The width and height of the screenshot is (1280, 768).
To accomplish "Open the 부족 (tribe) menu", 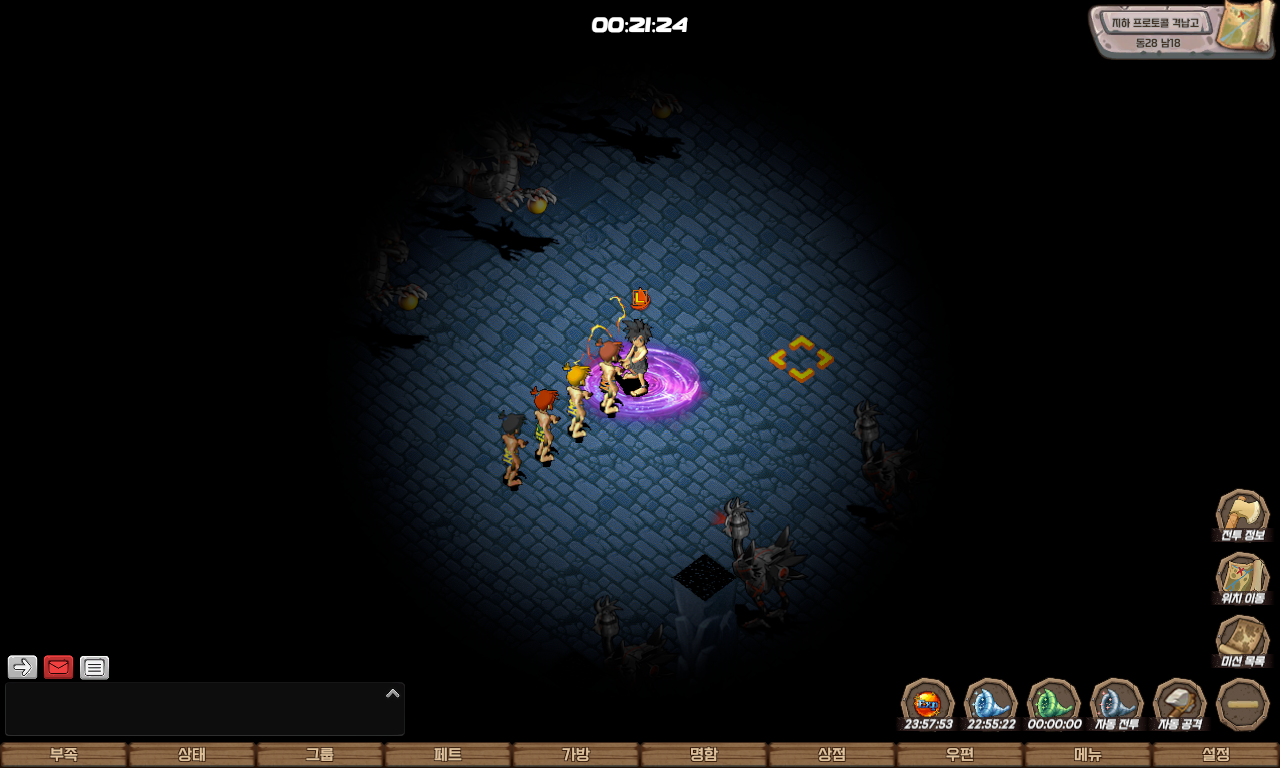I will (64, 755).
